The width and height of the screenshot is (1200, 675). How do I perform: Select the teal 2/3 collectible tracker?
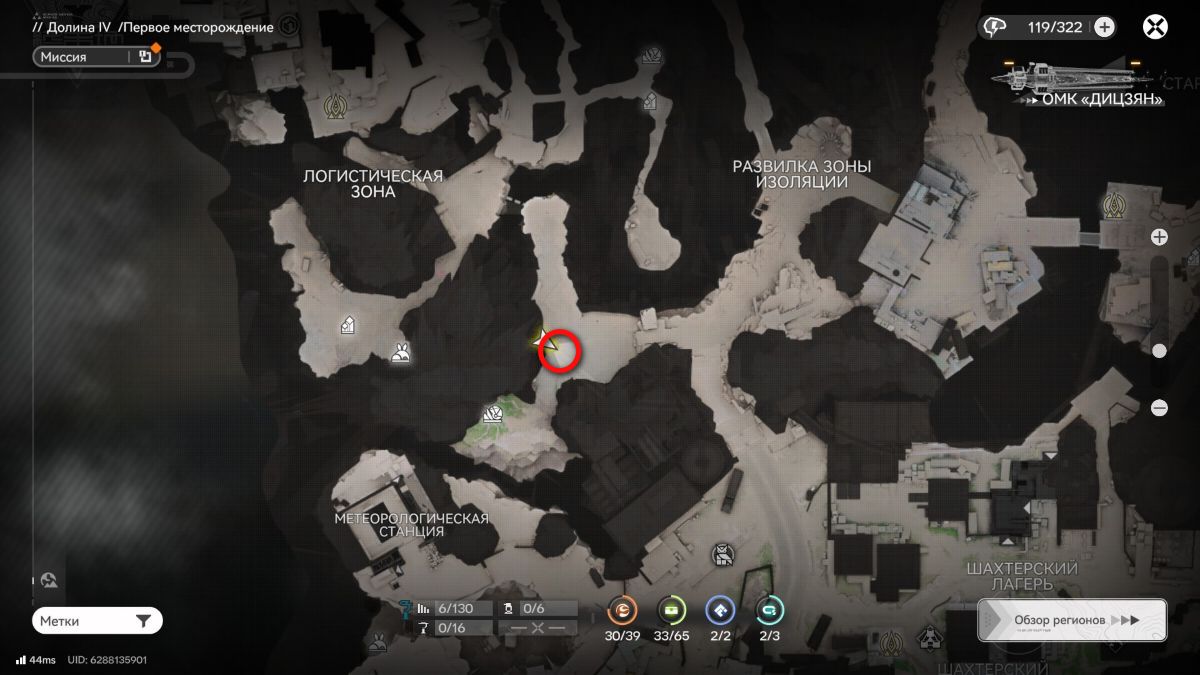coord(769,610)
